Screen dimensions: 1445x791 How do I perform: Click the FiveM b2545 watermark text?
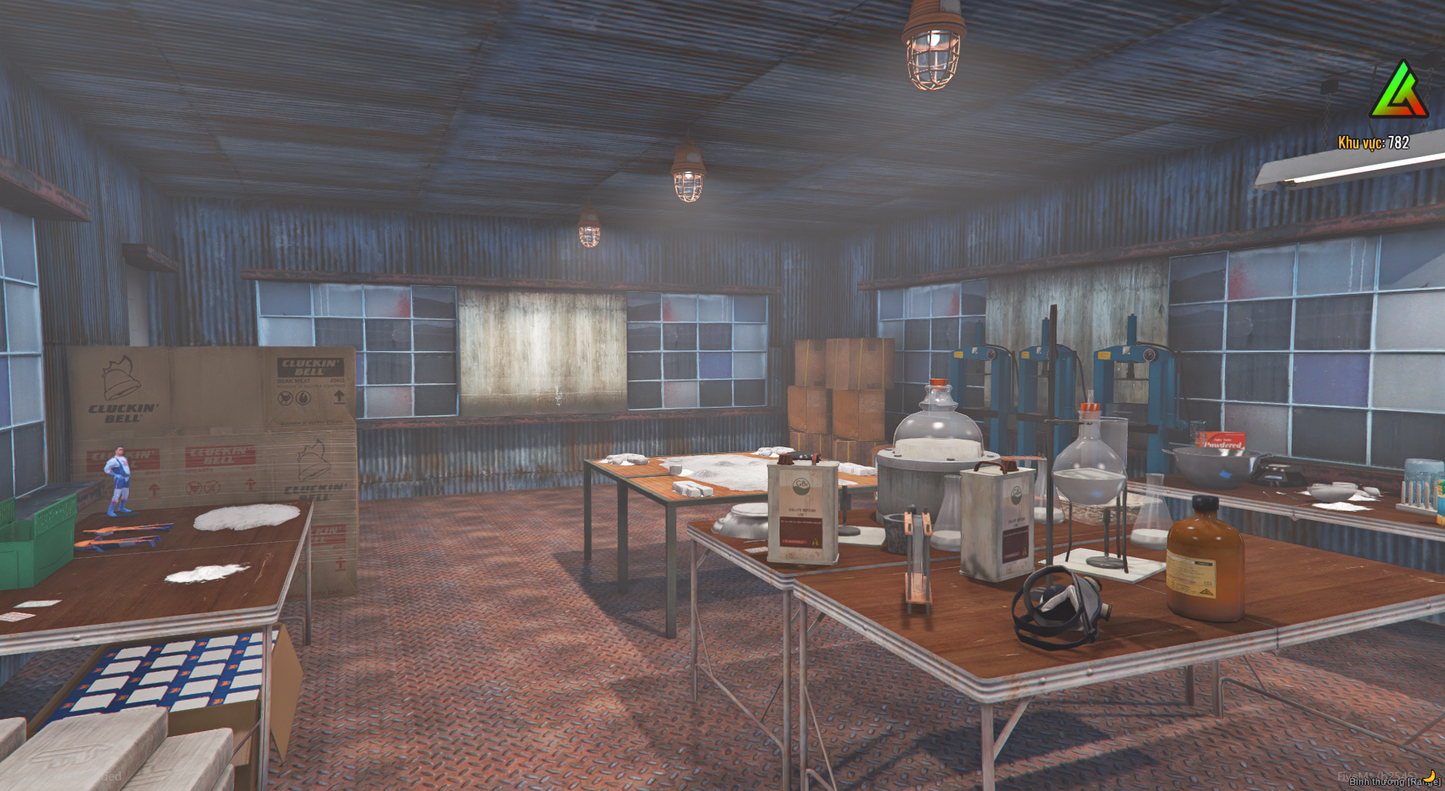1377,774
